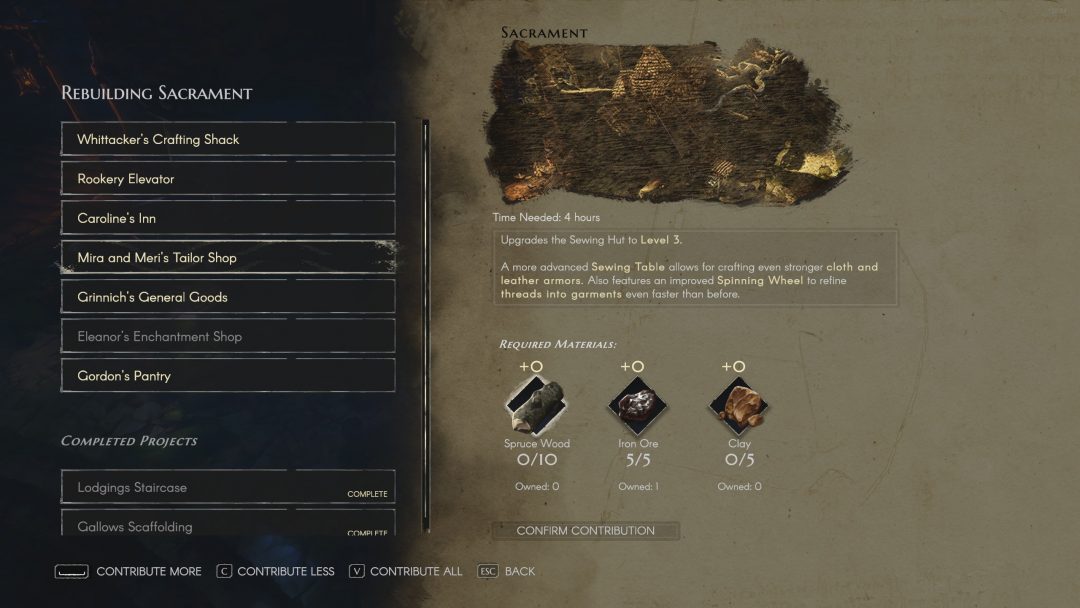Viewport: 1080px width, 608px height.
Task: View the completed Gallows Scaffolding project
Action: point(228,525)
